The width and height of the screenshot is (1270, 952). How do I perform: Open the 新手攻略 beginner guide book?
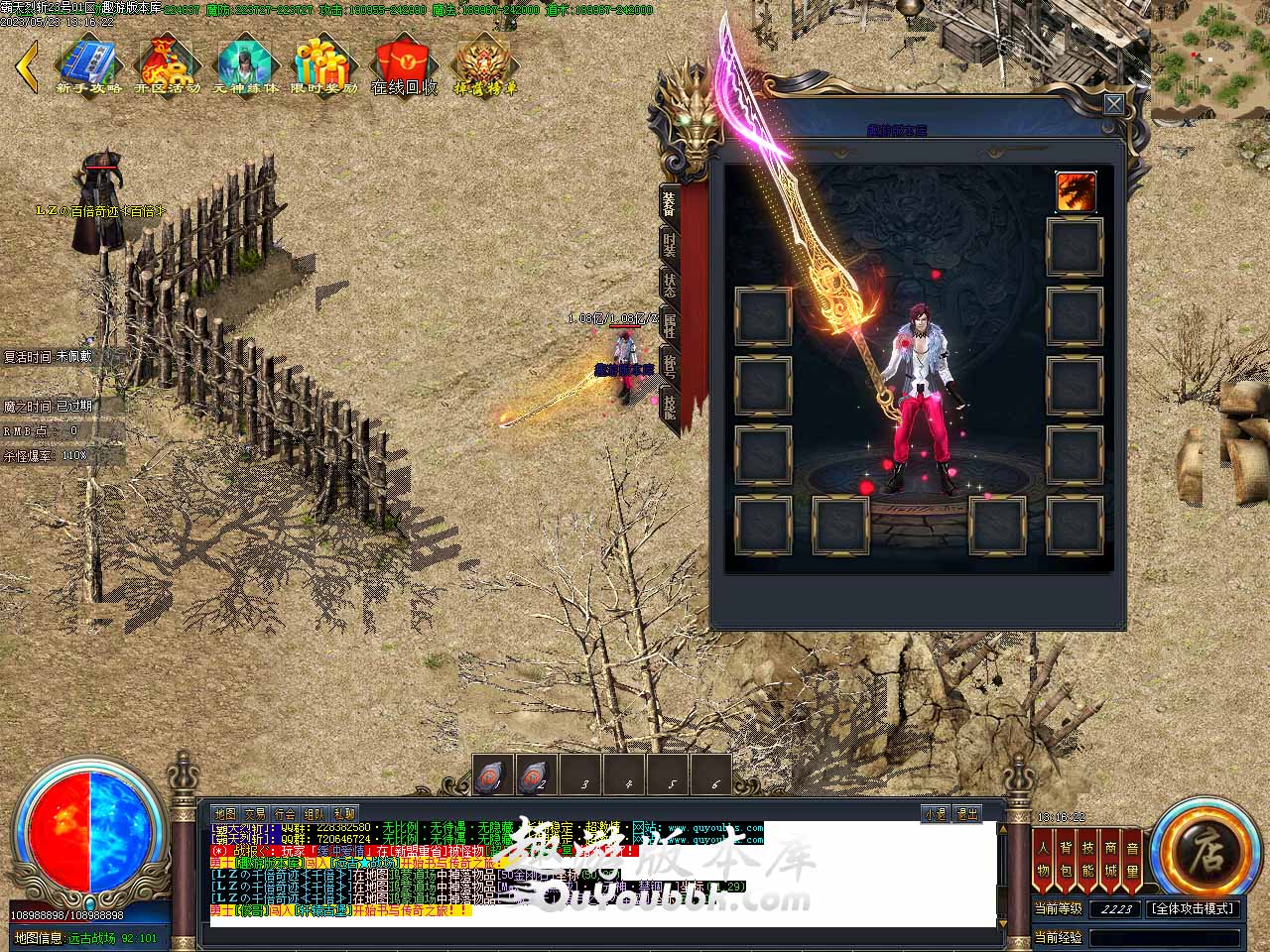pyautogui.click(x=89, y=65)
